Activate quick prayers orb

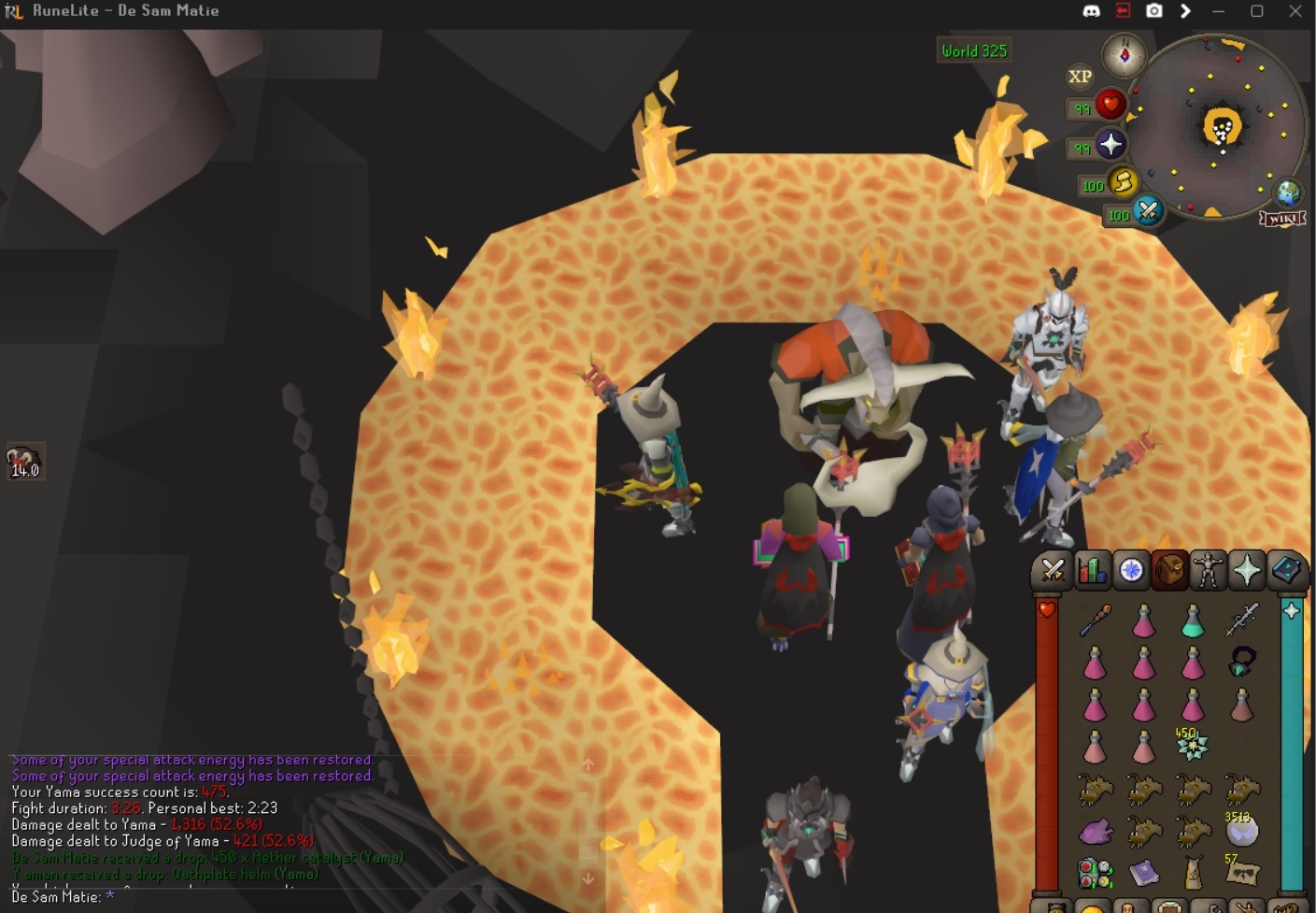pyautogui.click(x=1111, y=145)
